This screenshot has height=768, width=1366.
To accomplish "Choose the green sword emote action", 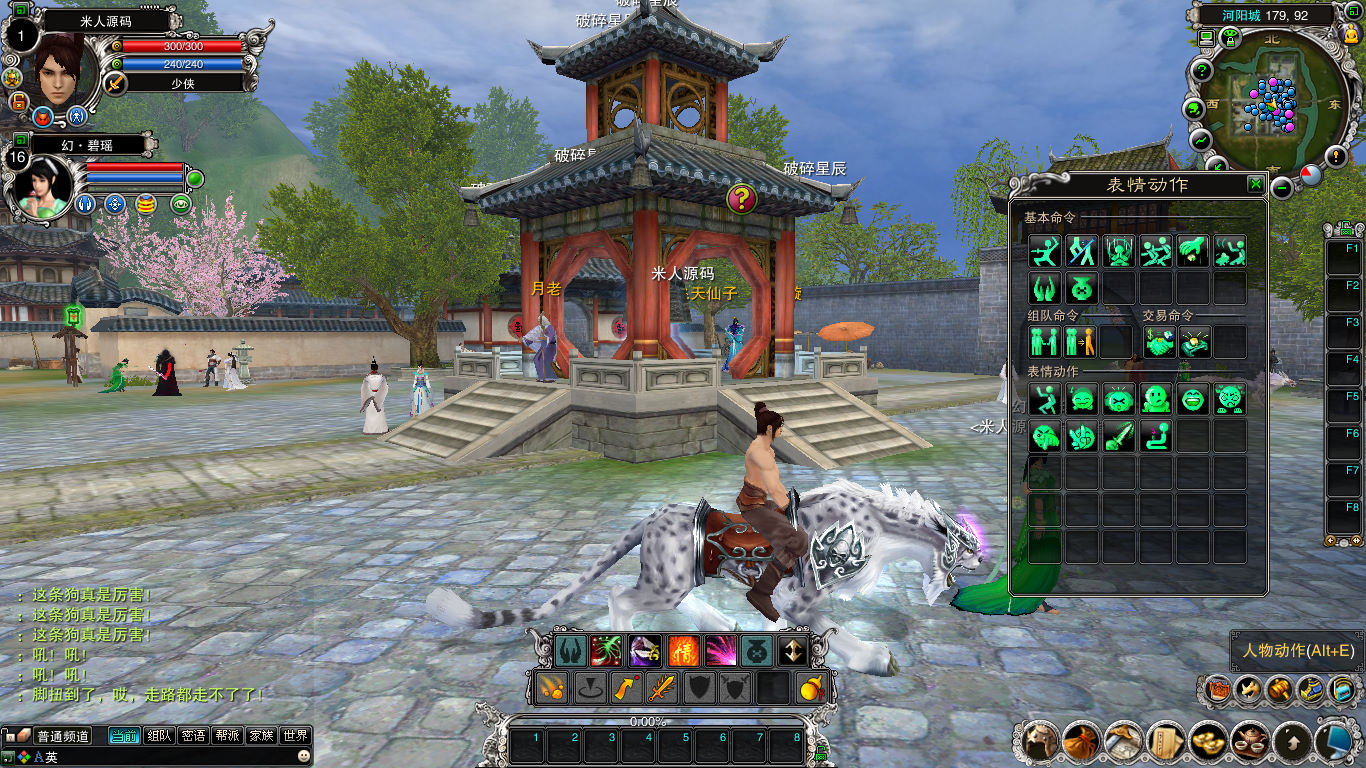I will [x=1119, y=437].
